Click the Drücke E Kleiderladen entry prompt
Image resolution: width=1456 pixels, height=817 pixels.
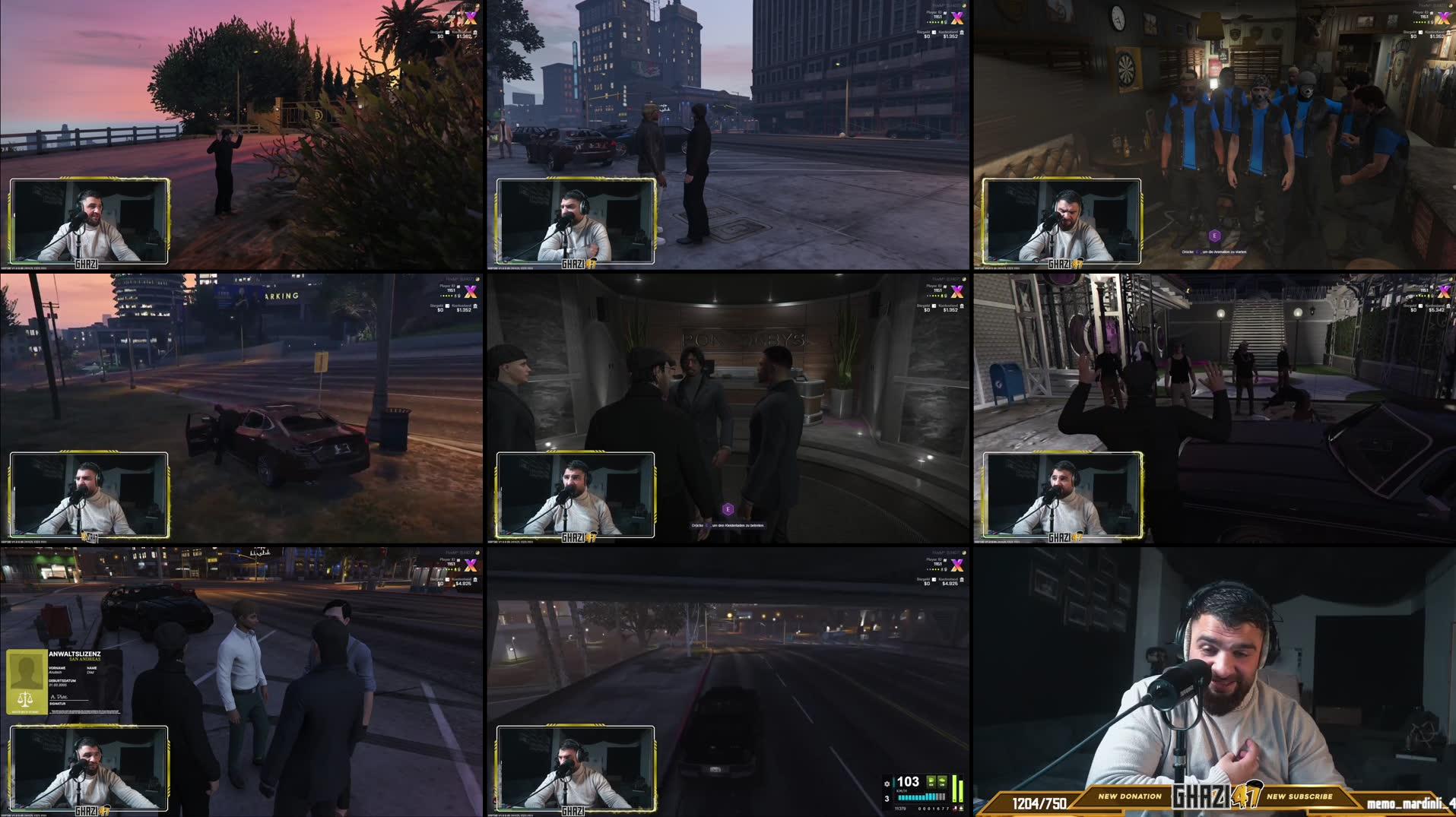coord(728,524)
